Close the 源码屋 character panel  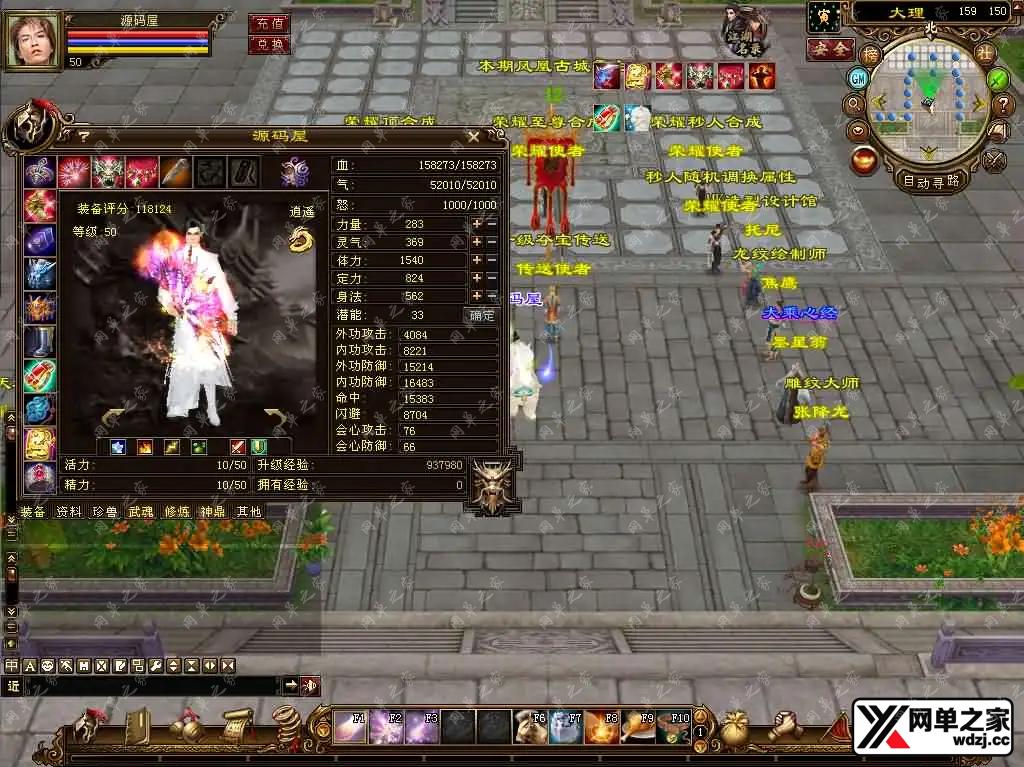(x=473, y=136)
